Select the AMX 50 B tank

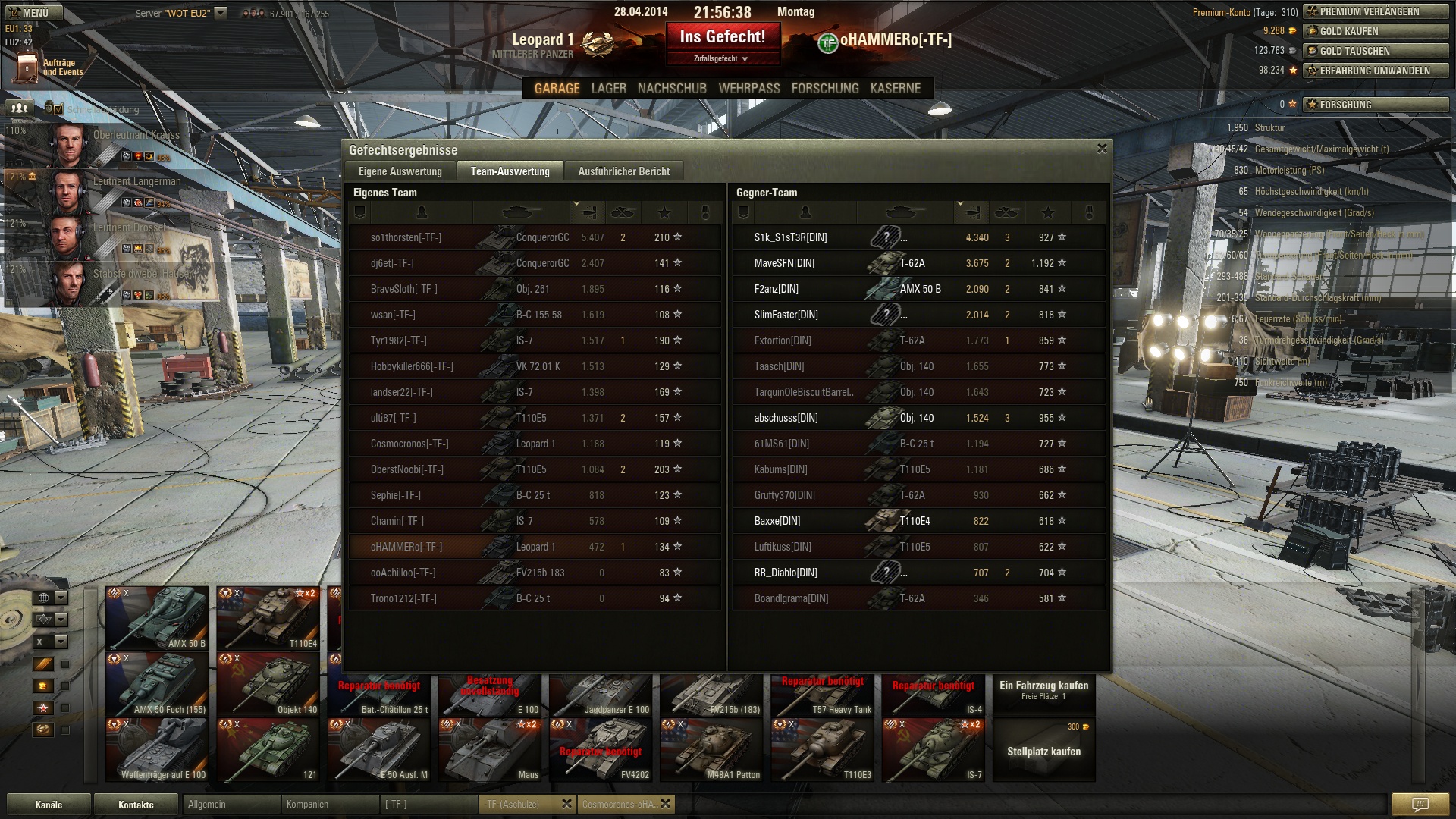157,618
